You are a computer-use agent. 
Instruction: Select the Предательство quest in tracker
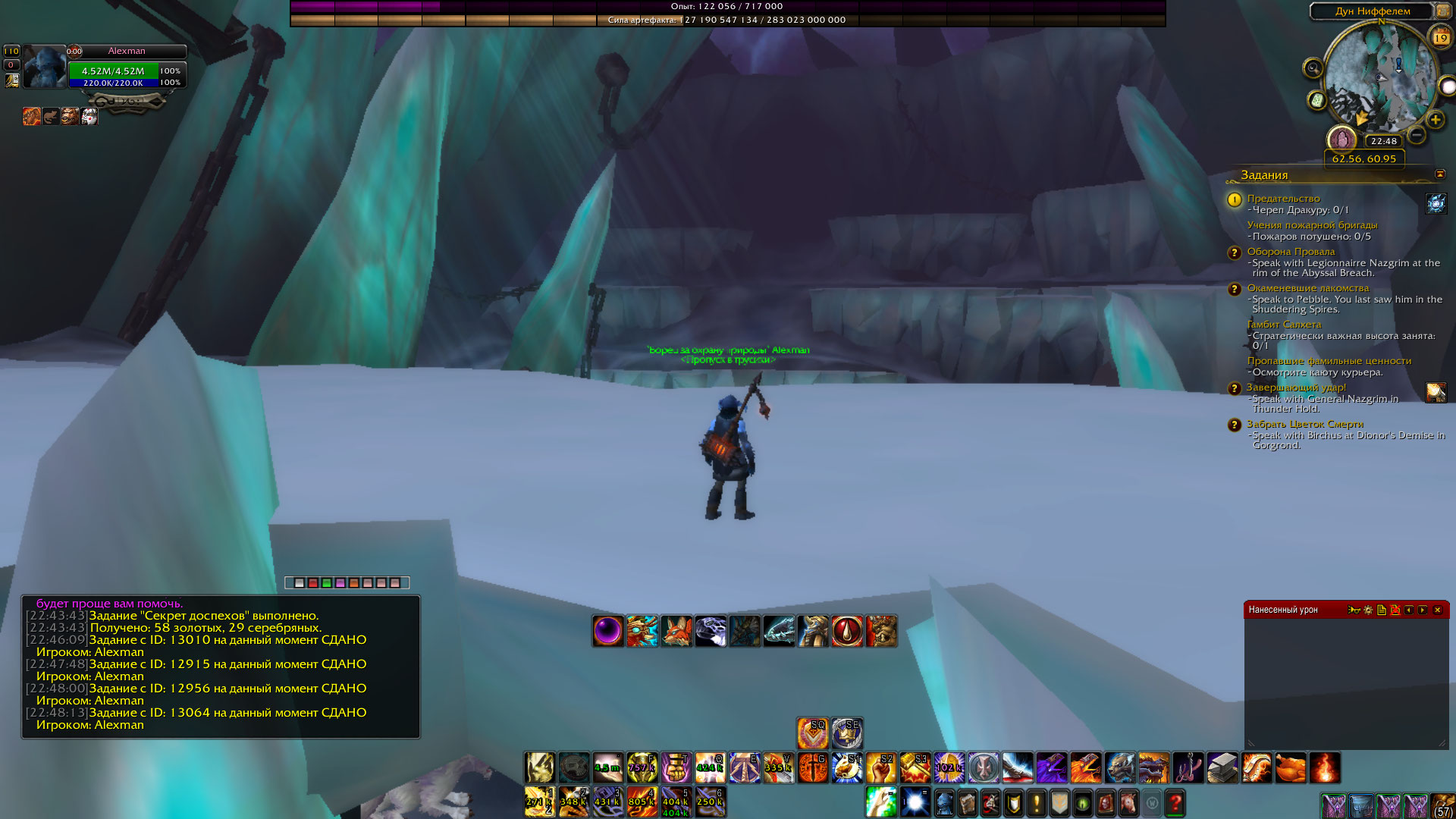(1283, 199)
